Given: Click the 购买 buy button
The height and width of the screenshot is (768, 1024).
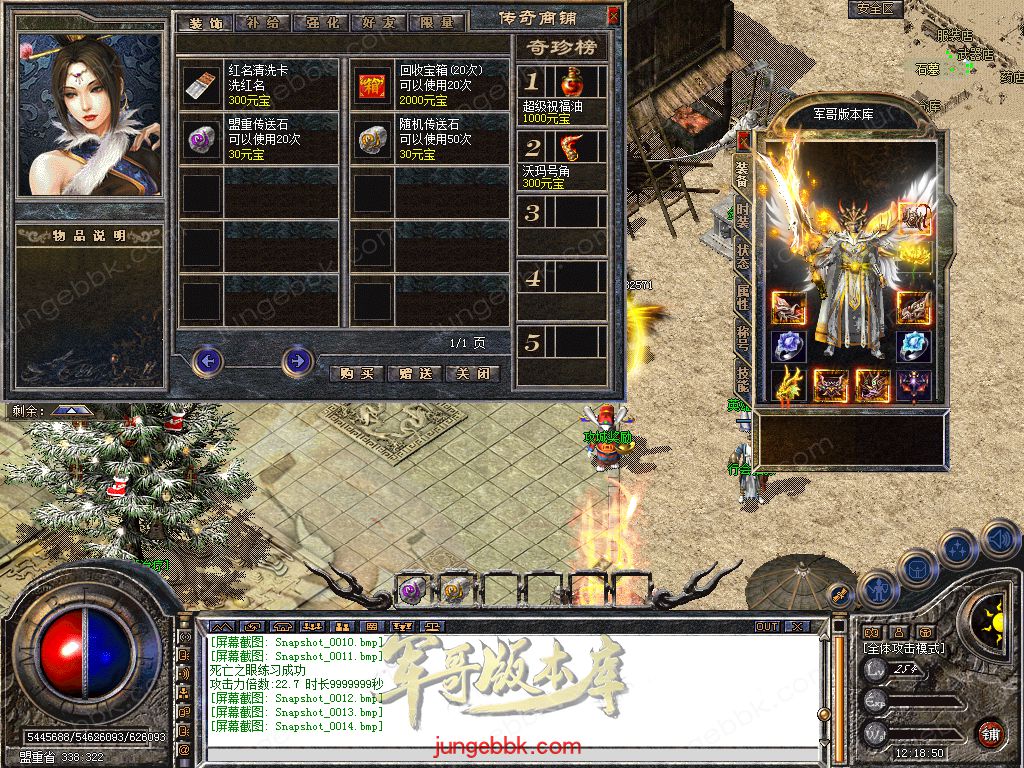Looking at the screenshot, I should (356, 374).
